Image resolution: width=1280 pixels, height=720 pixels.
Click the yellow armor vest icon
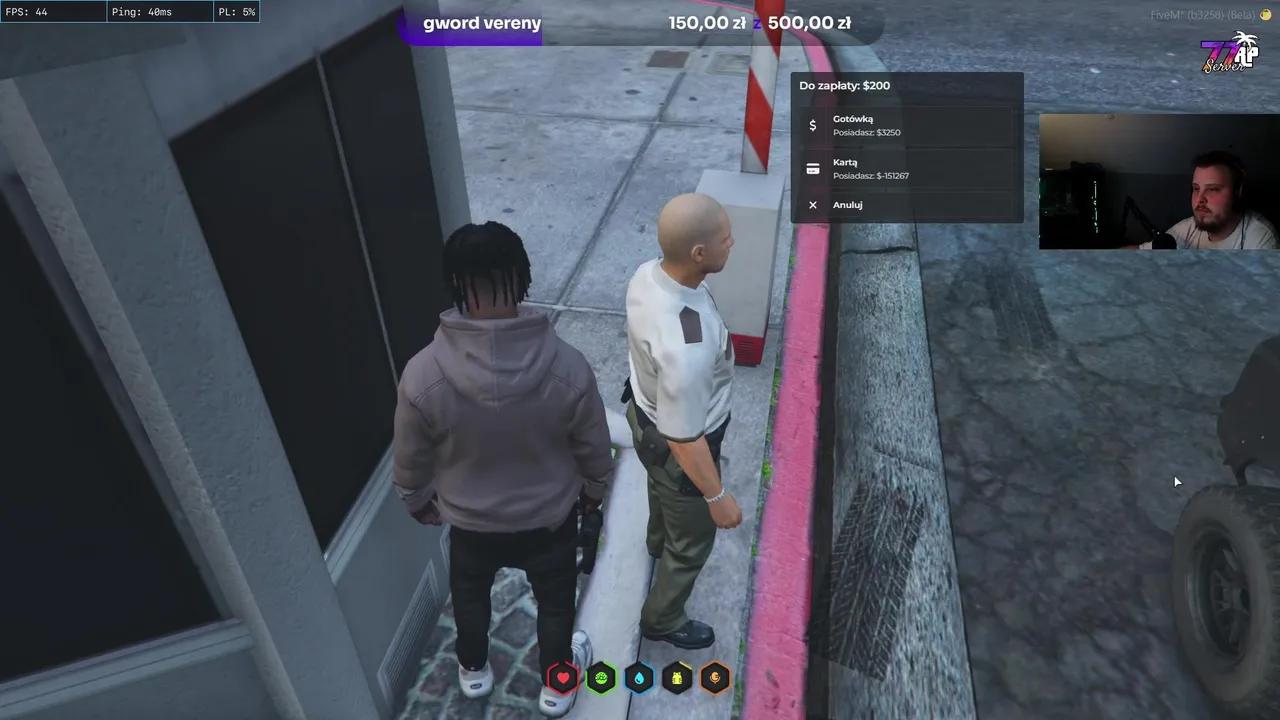click(x=677, y=678)
